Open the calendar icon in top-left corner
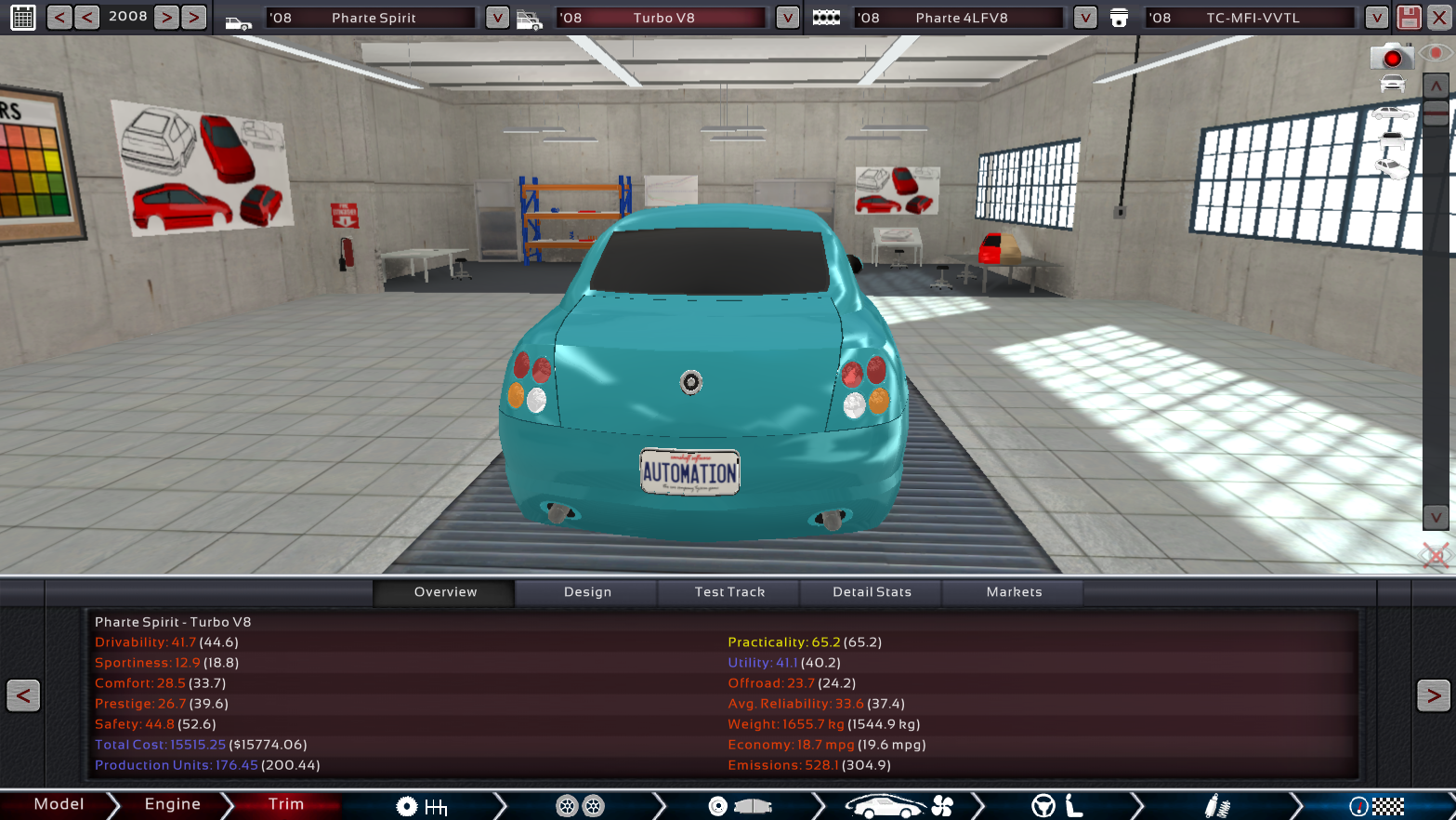This screenshot has height=820, width=1456. (x=22, y=17)
